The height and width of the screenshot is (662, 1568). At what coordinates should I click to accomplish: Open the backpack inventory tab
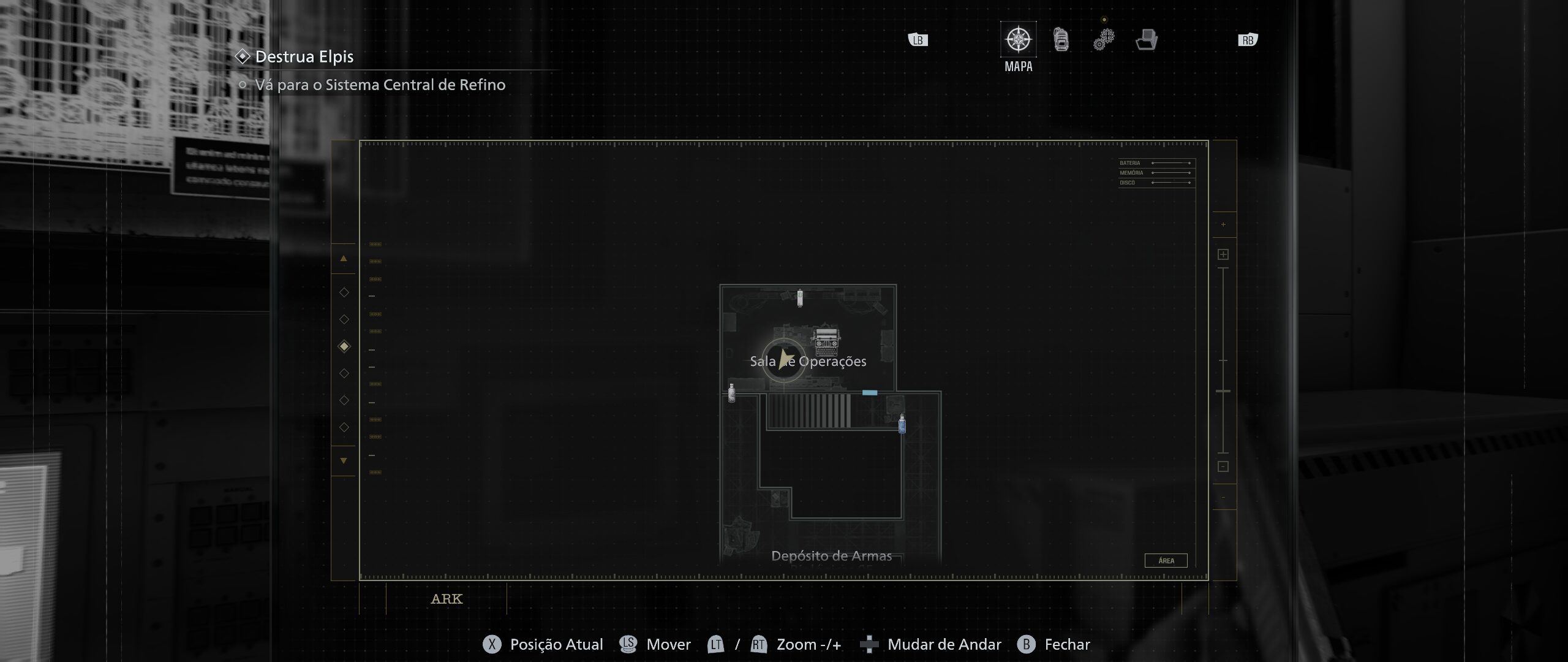click(x=1061, y=40)
